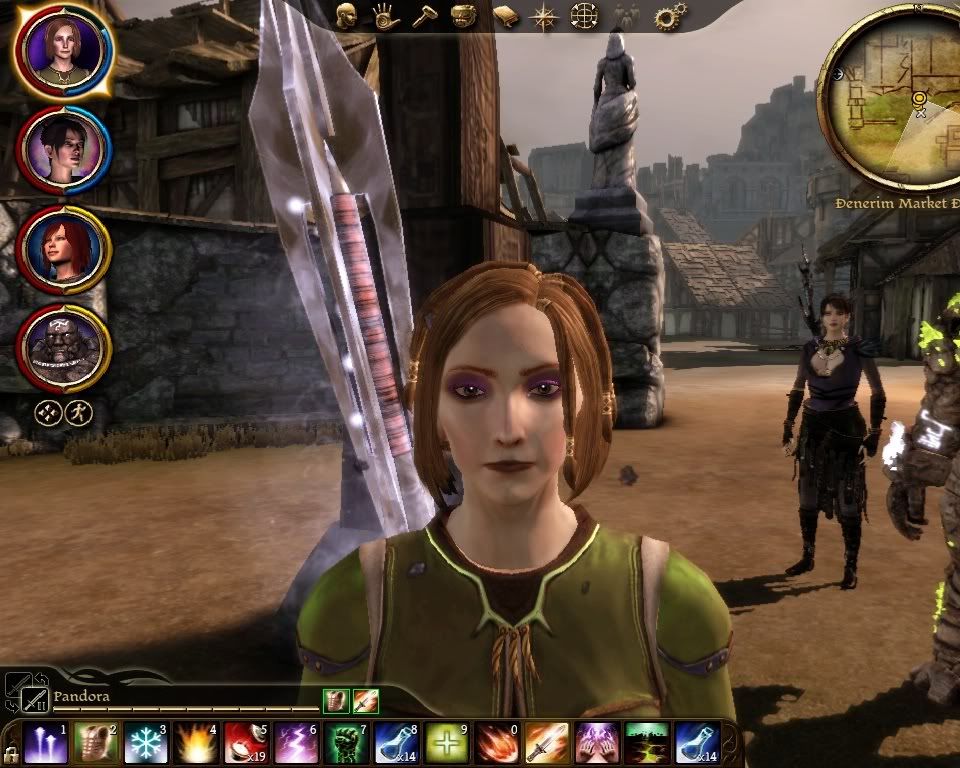Use the green fist ability
Screen dimensions: 960x768
tap(345, 744)
